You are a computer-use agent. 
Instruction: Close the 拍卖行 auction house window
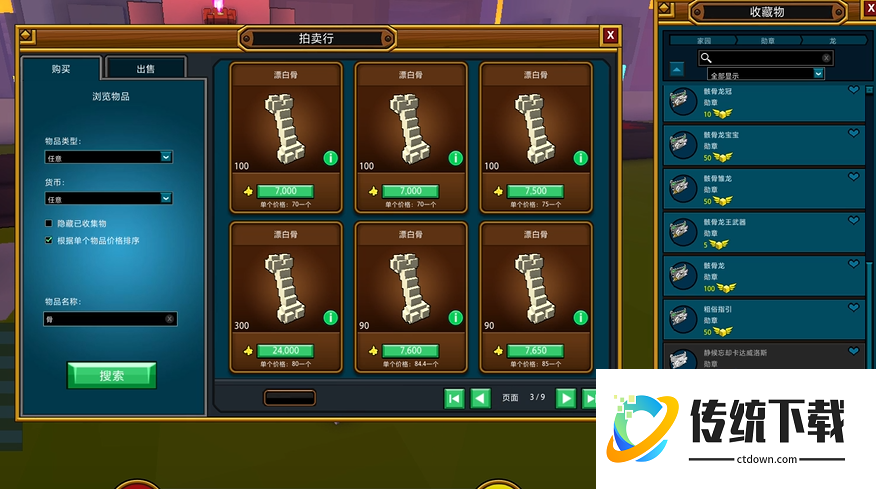pos(610,36)
